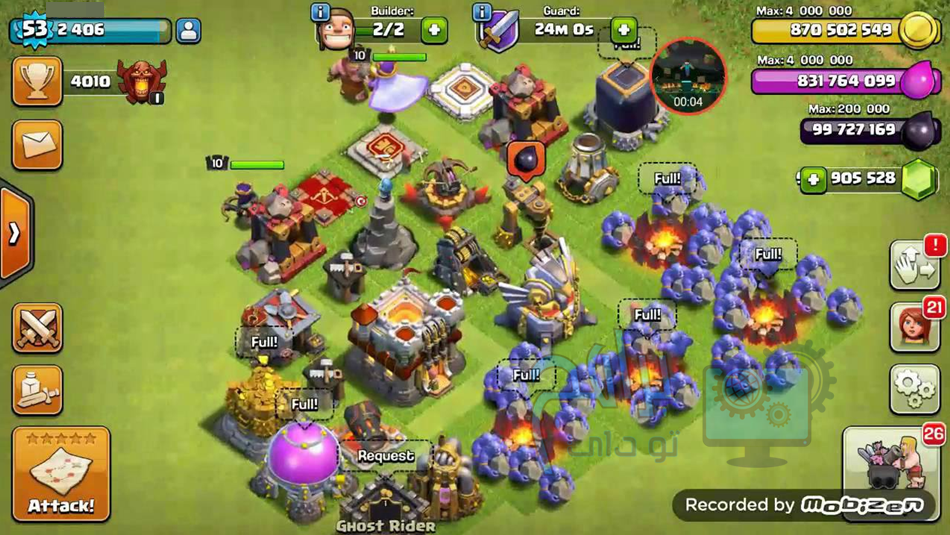Viewport: 950px width, 535px height.
Task: Tap the green plus beside Builder
Action: pyautogui.click(x=434, y=30)
